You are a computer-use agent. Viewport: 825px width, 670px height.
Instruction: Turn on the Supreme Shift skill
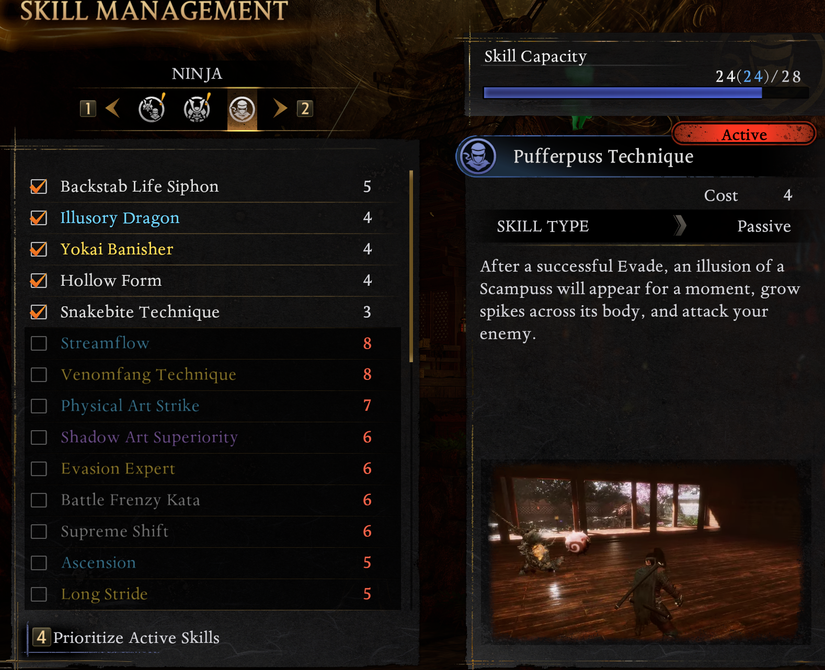click(x=39, y=532)
